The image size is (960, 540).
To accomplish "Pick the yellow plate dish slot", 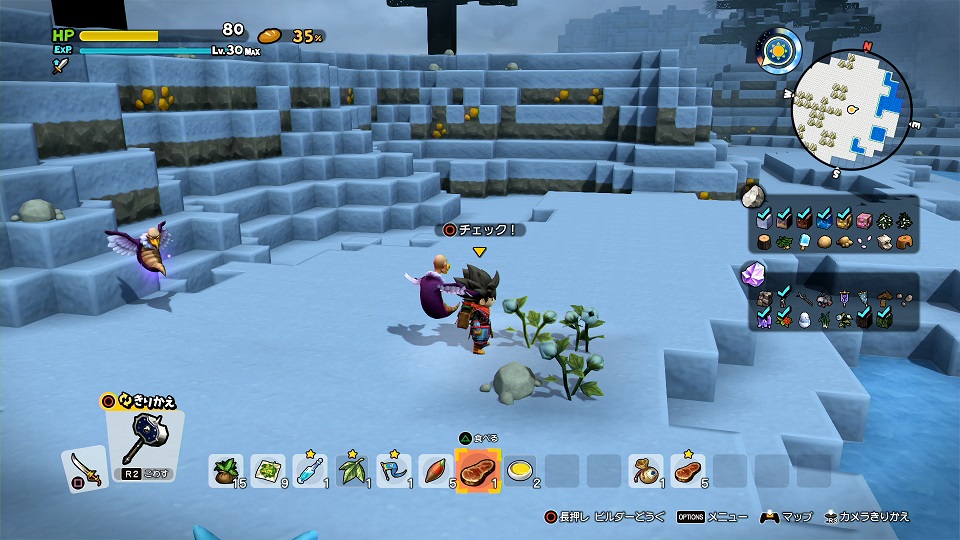I will (519, 470).
